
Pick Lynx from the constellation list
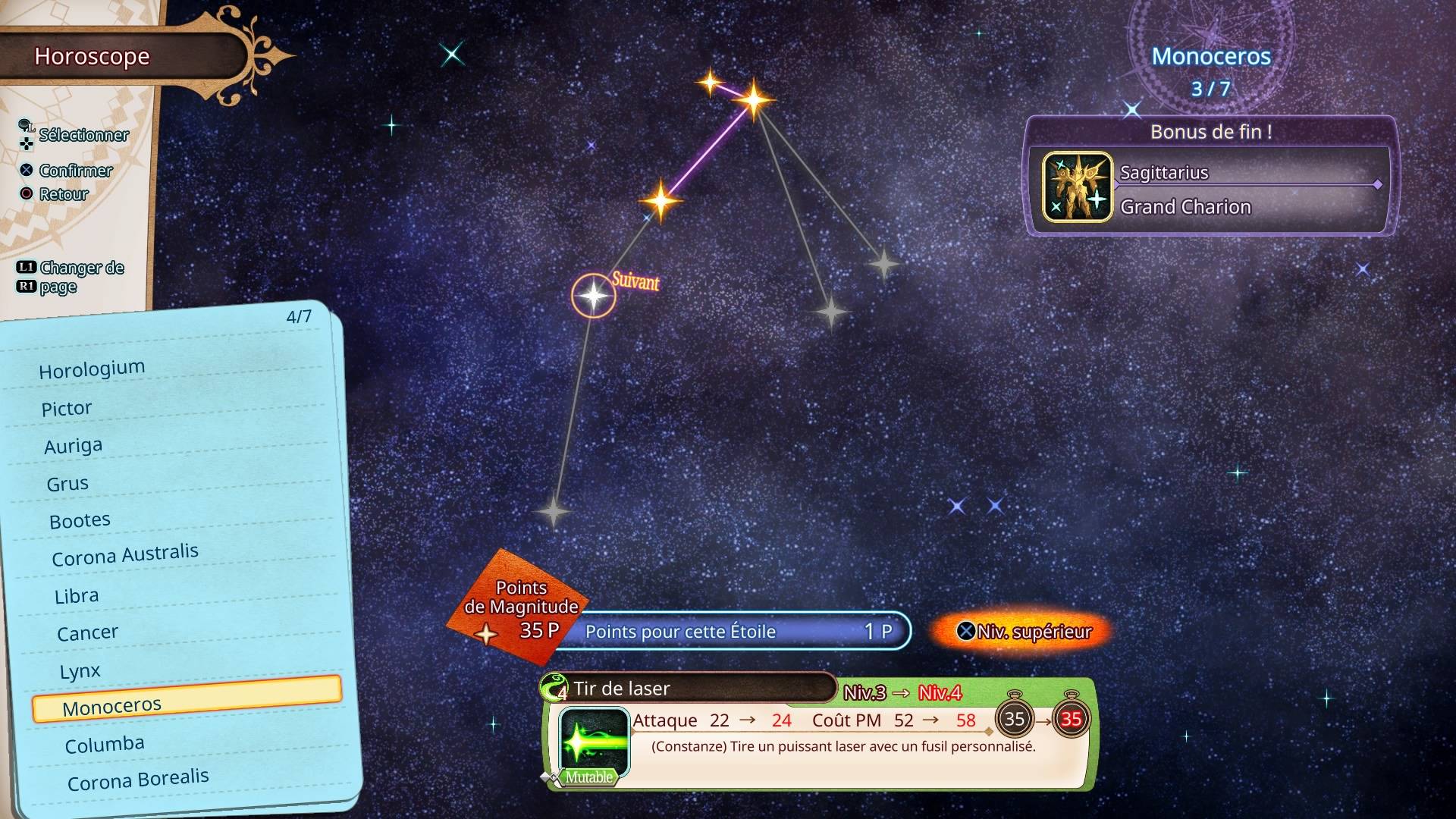tap(80, 671)
